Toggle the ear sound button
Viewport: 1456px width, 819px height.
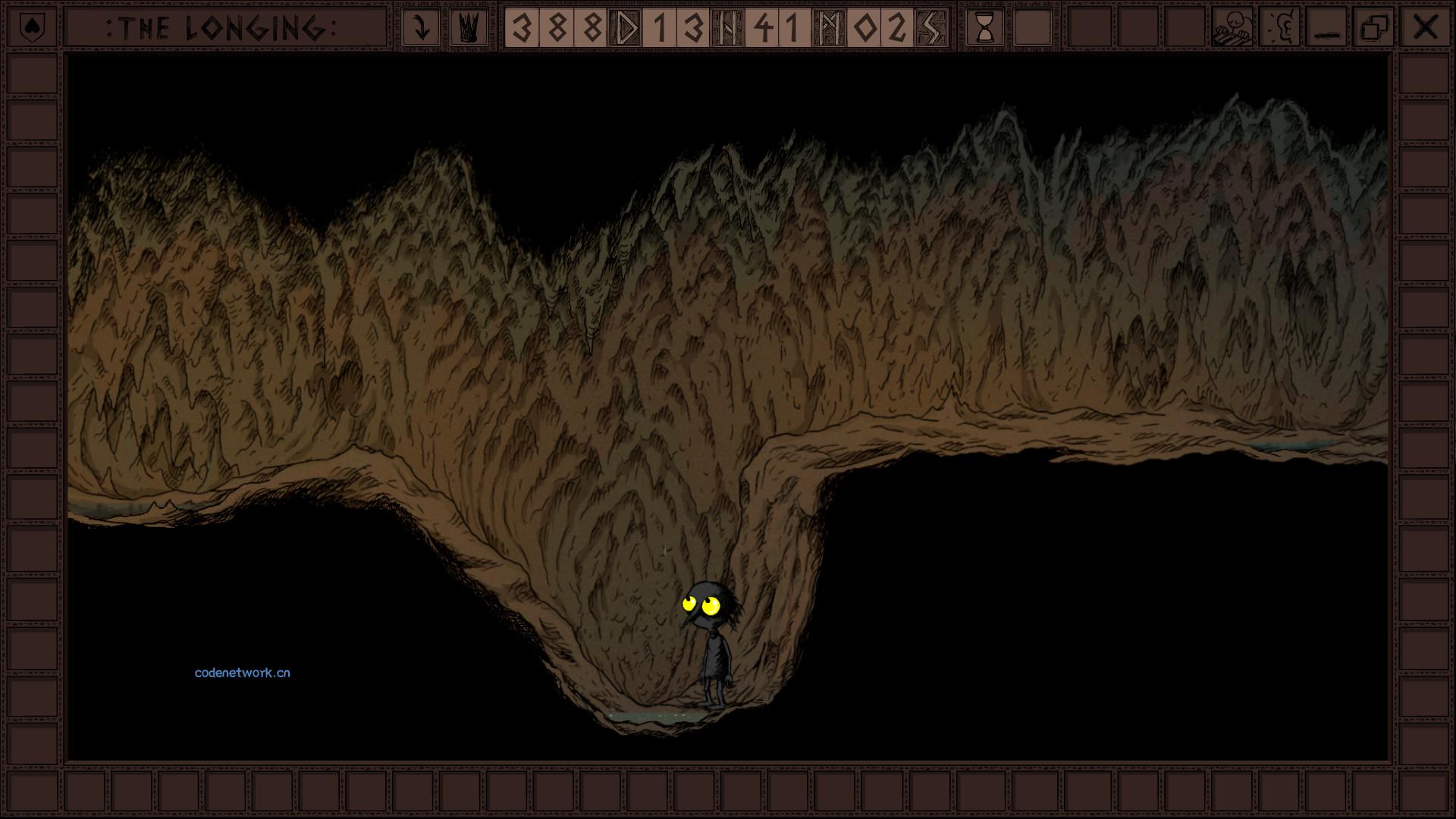pos(1280,28)
